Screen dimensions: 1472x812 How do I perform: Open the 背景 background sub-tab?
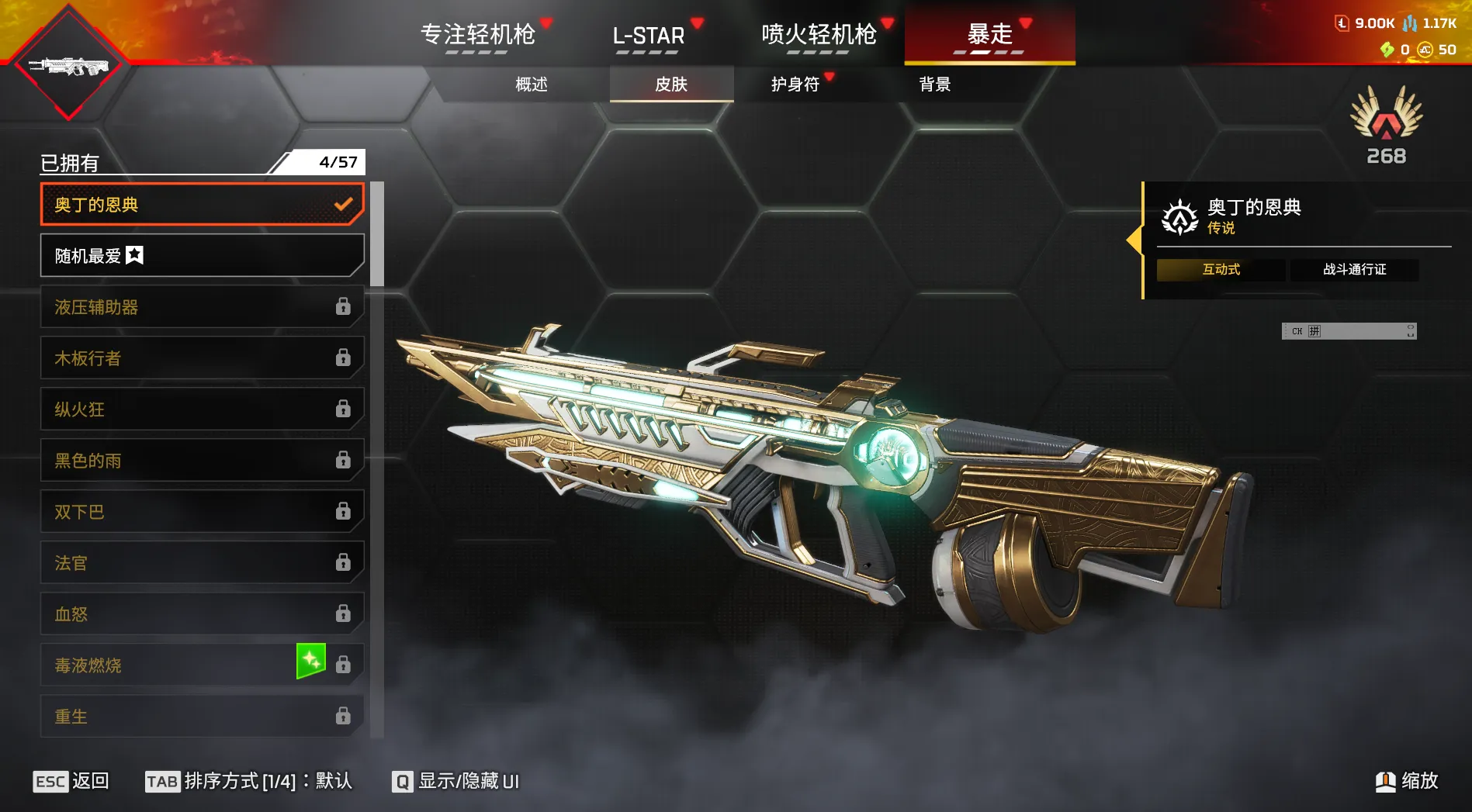935,85
